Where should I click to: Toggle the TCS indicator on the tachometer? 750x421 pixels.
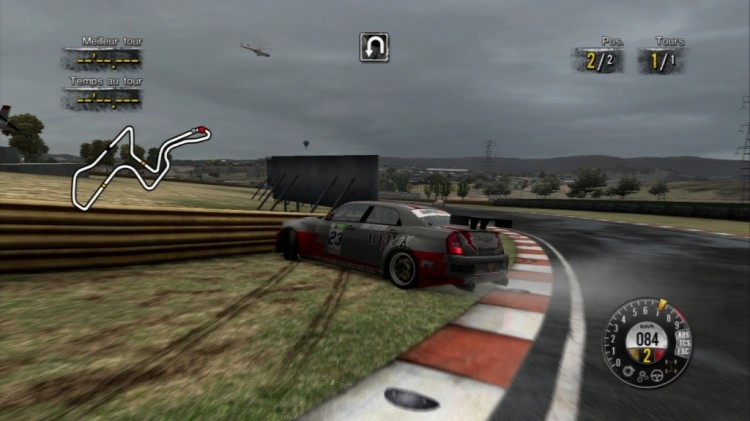coord(684,343)
